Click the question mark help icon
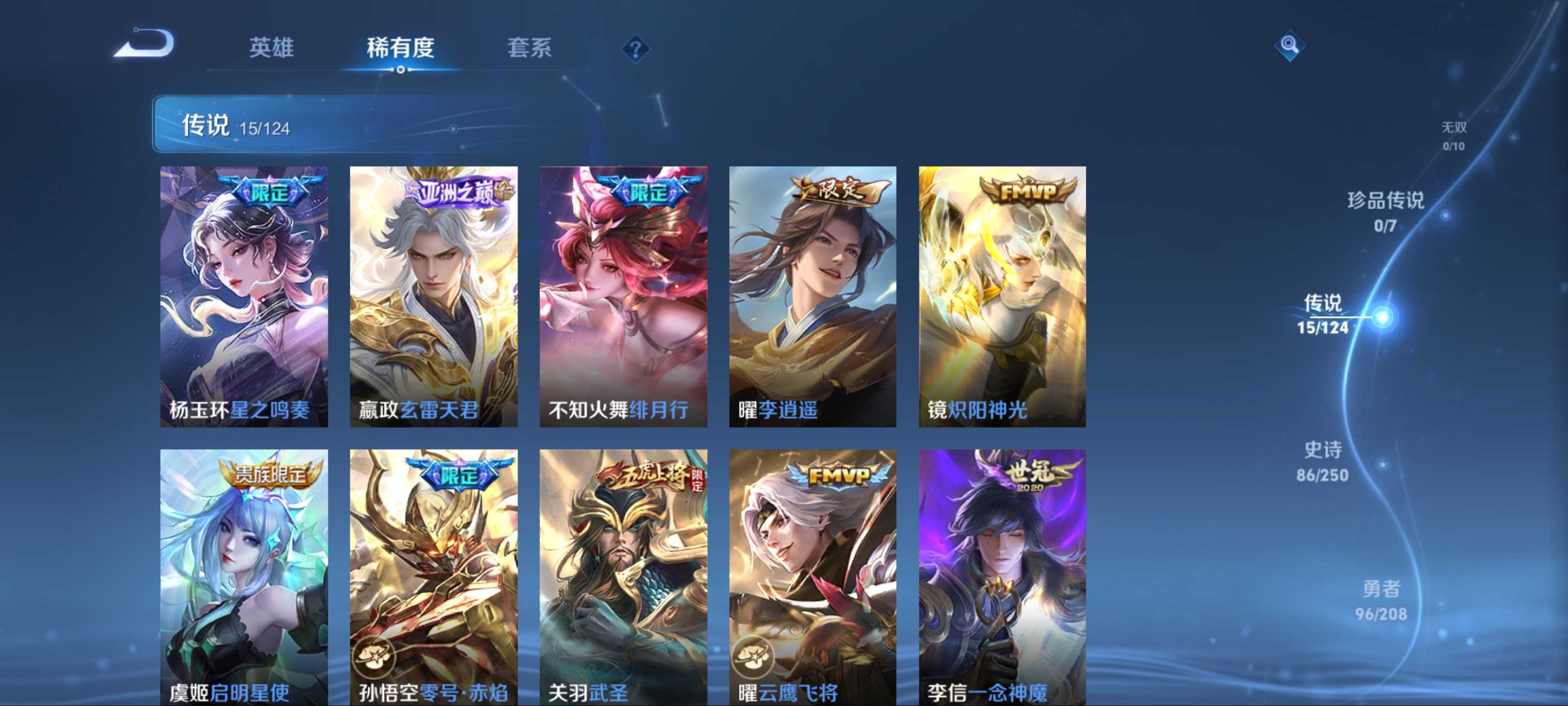The image size is (1568, 706). pos(635,49)
